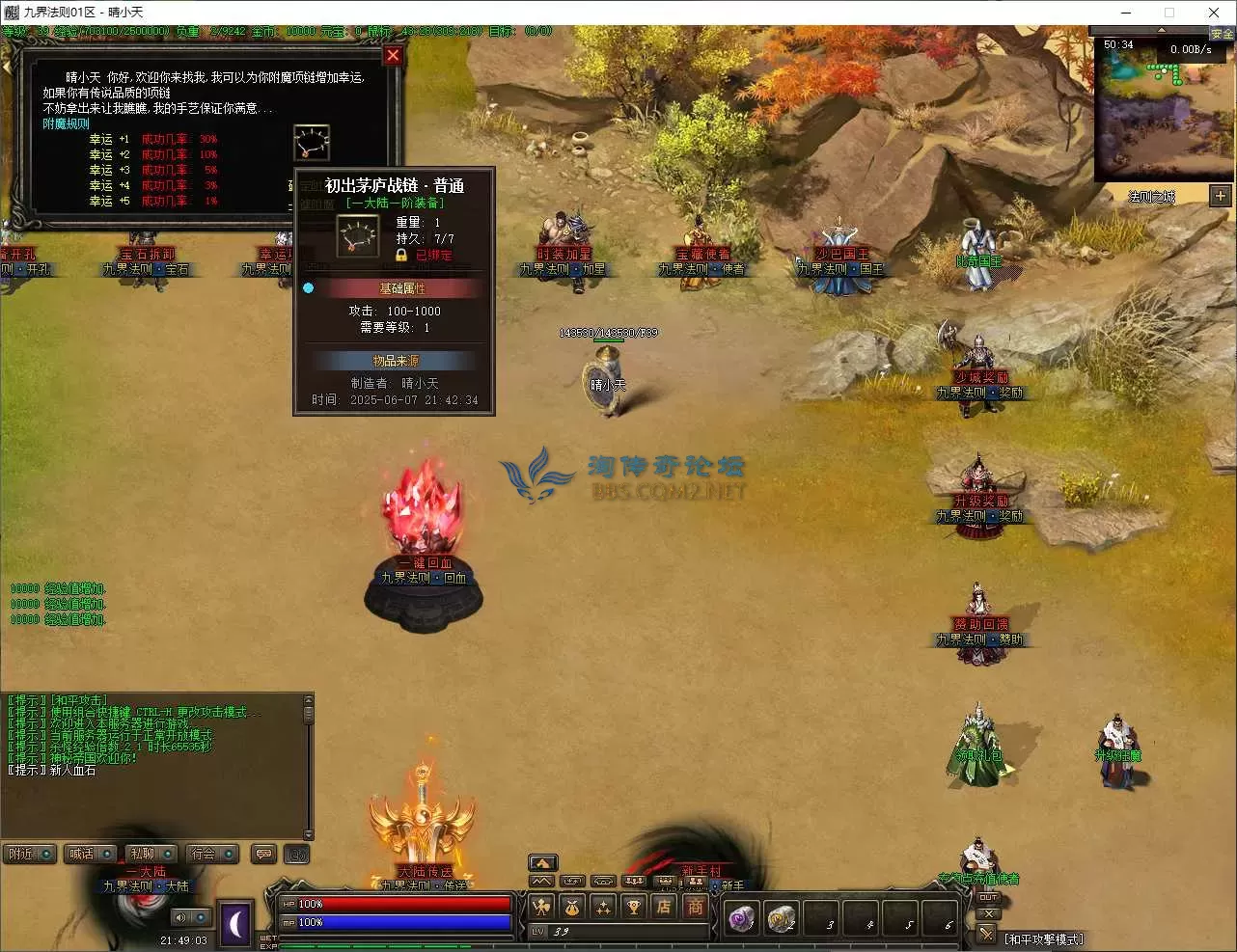
Task: Use the scroll item in hotbar slot 2
Action: (x=781, y=919)
